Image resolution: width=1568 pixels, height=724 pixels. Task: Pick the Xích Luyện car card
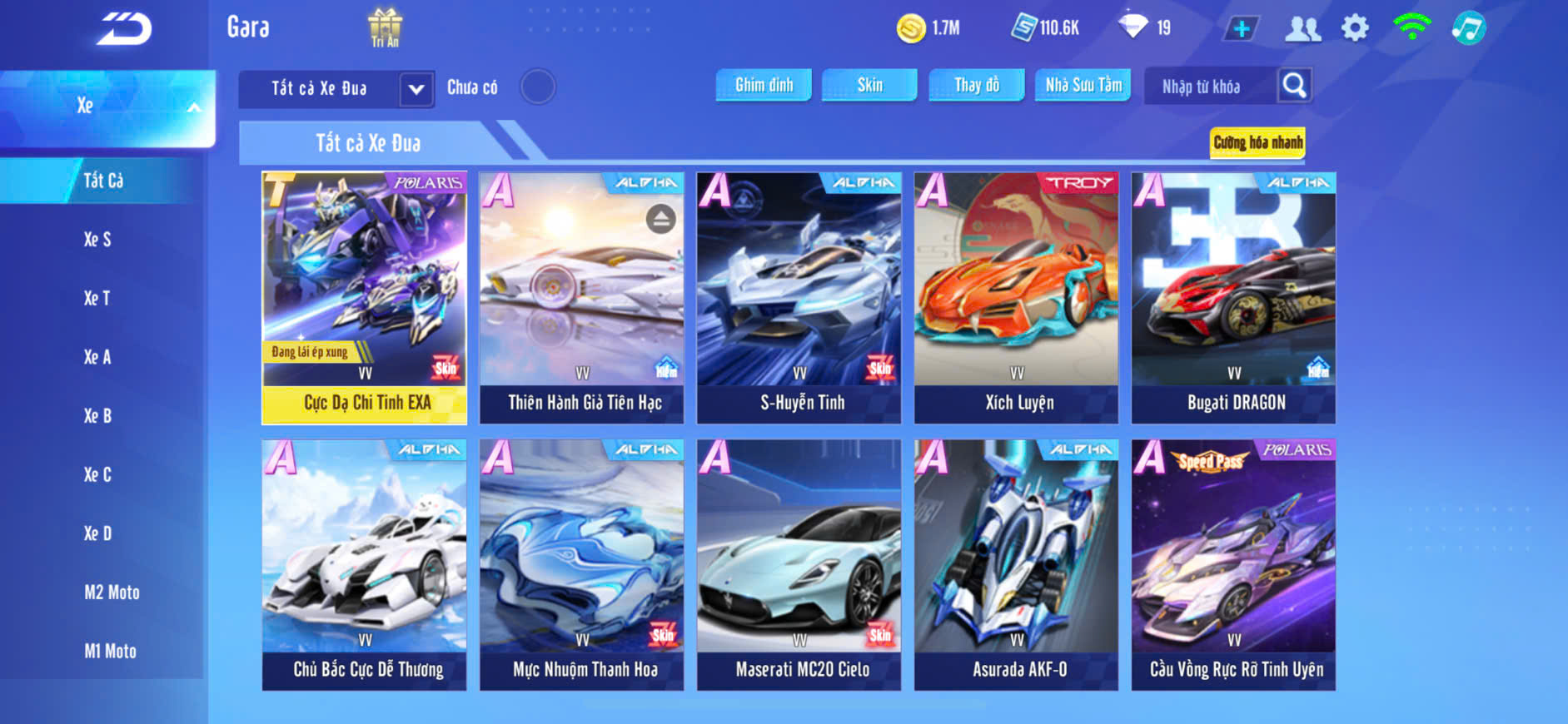[1016, 297]
